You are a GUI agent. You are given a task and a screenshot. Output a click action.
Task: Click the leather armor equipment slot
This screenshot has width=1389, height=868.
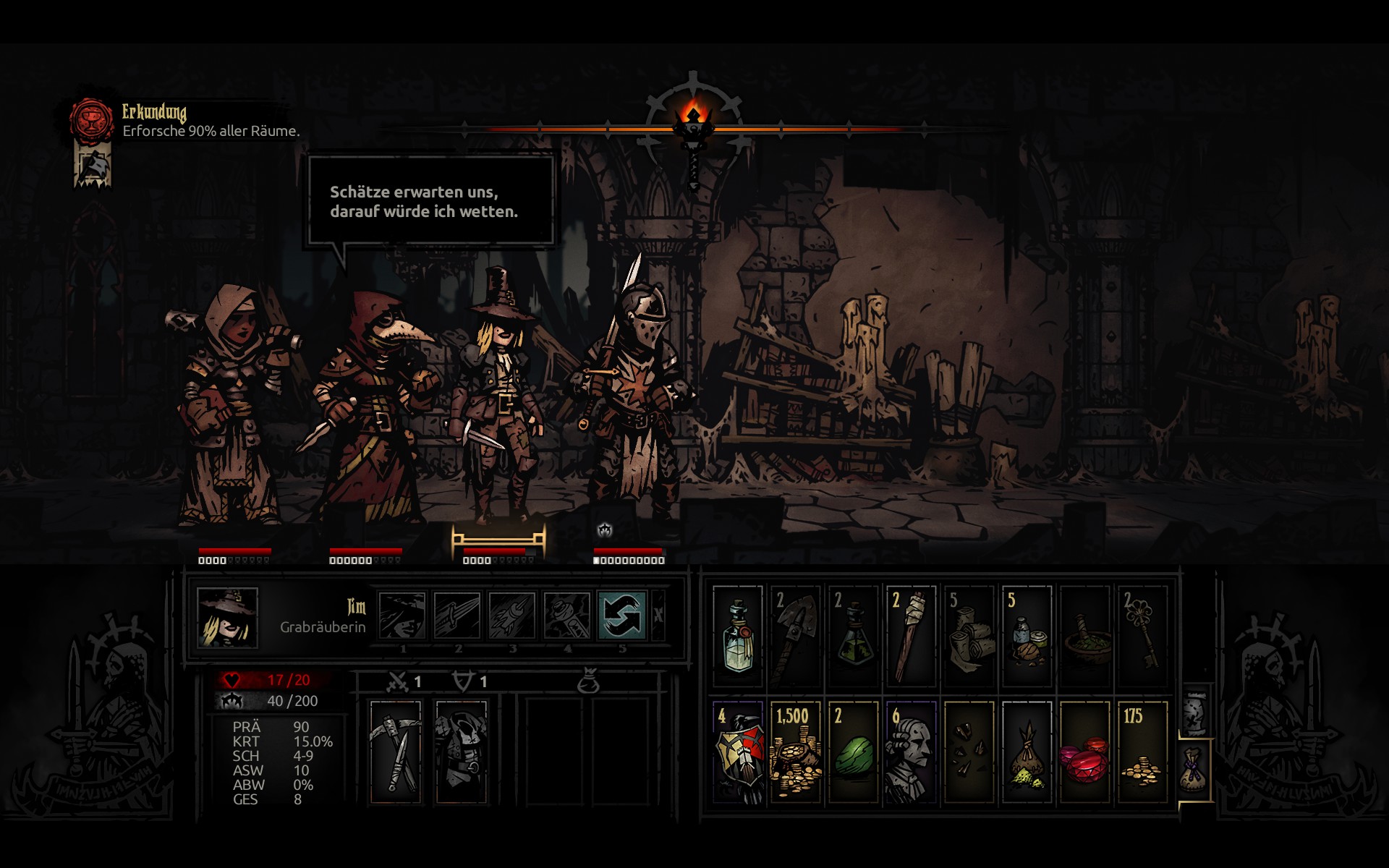[x=461, y=752]
